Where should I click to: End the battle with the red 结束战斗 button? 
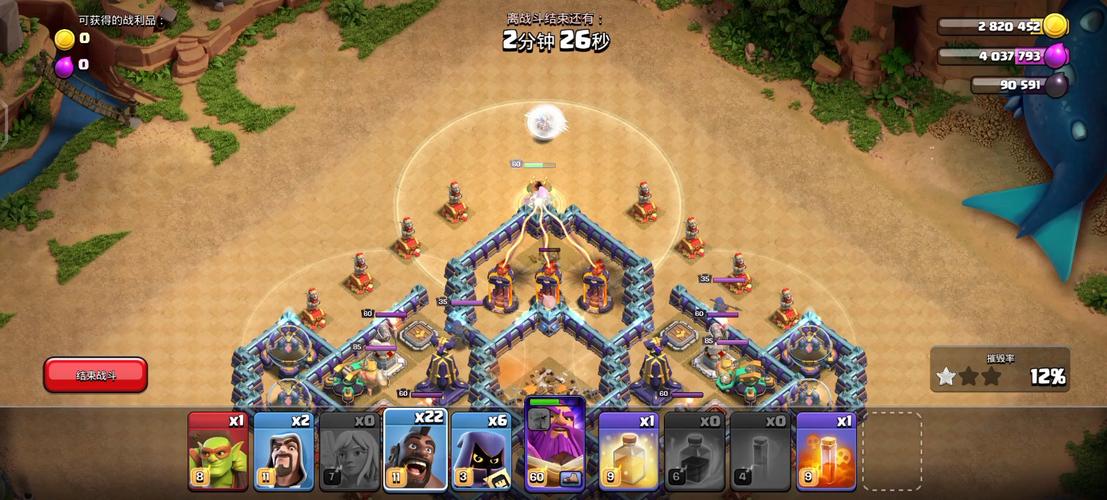pos(96,375)
